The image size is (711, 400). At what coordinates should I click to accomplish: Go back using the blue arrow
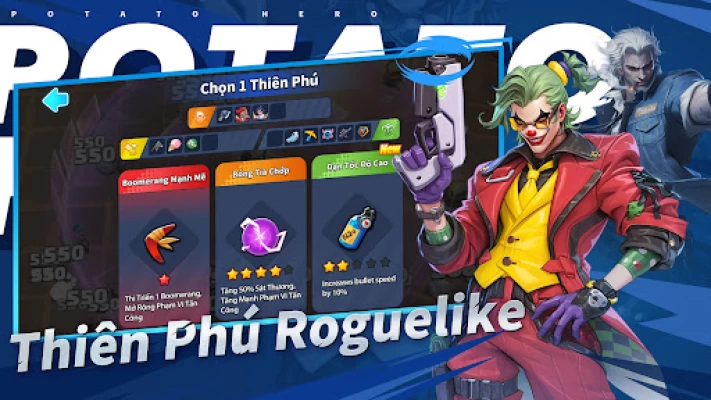coord(54,99)
